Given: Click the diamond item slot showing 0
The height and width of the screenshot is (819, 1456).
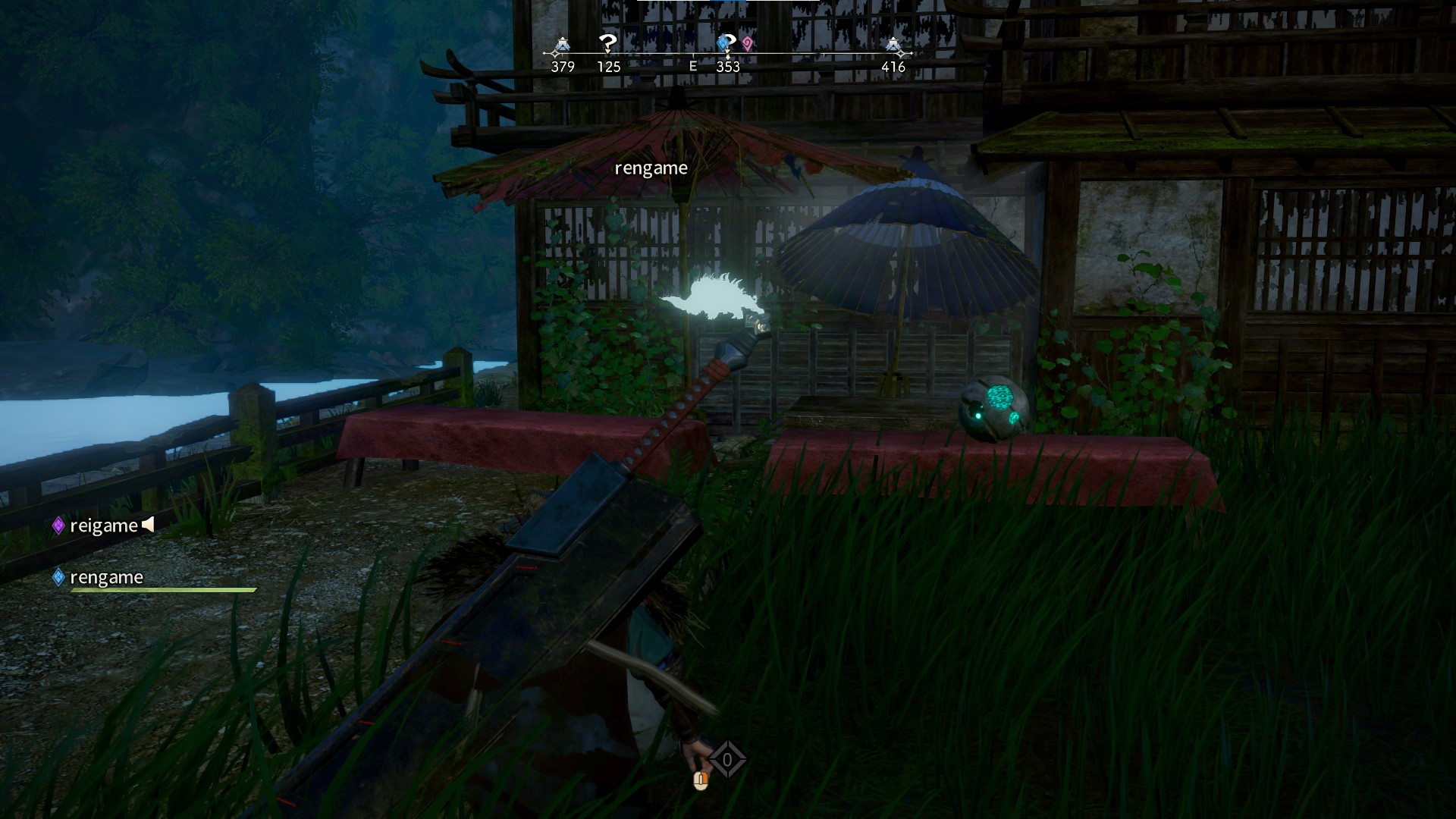Looking at the screenshot, I should 727,759.
